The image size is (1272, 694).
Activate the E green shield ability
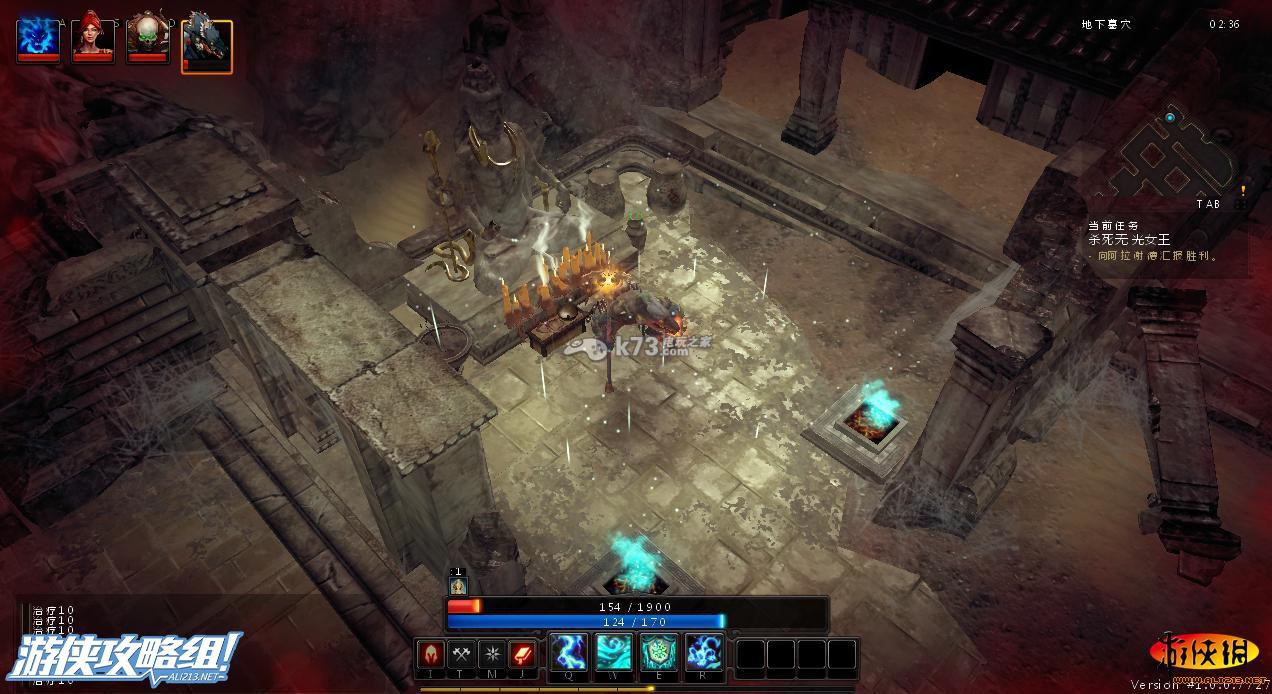(658, 653)
